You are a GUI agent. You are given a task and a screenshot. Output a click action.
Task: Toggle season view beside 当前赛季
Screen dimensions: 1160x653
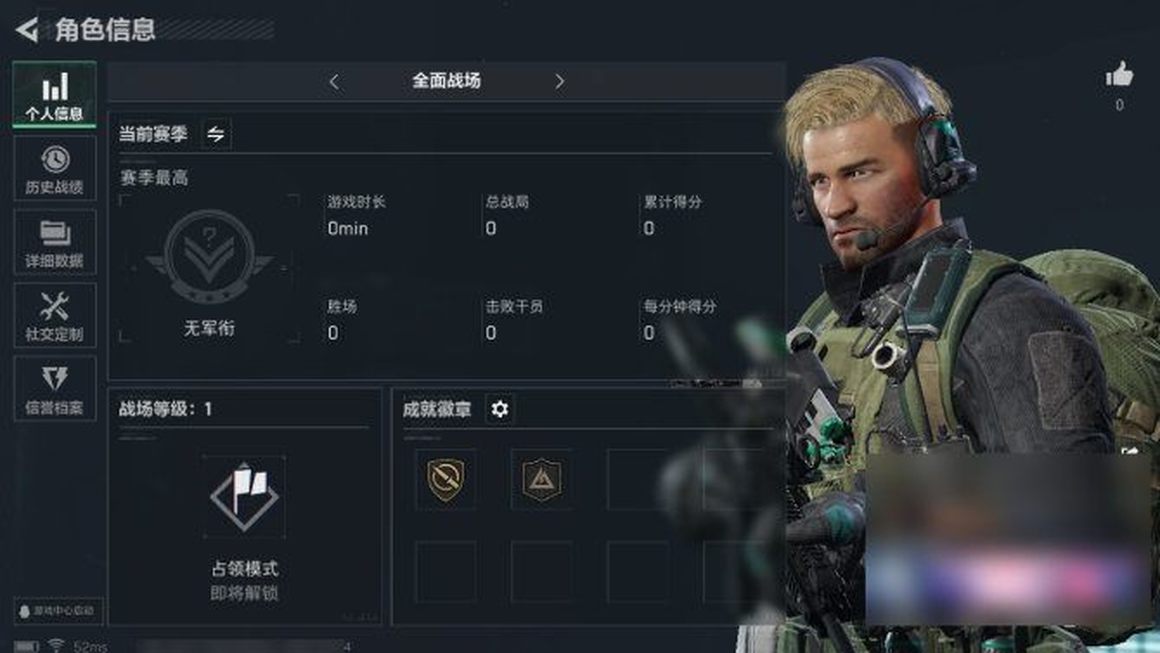tap(216, 134)
